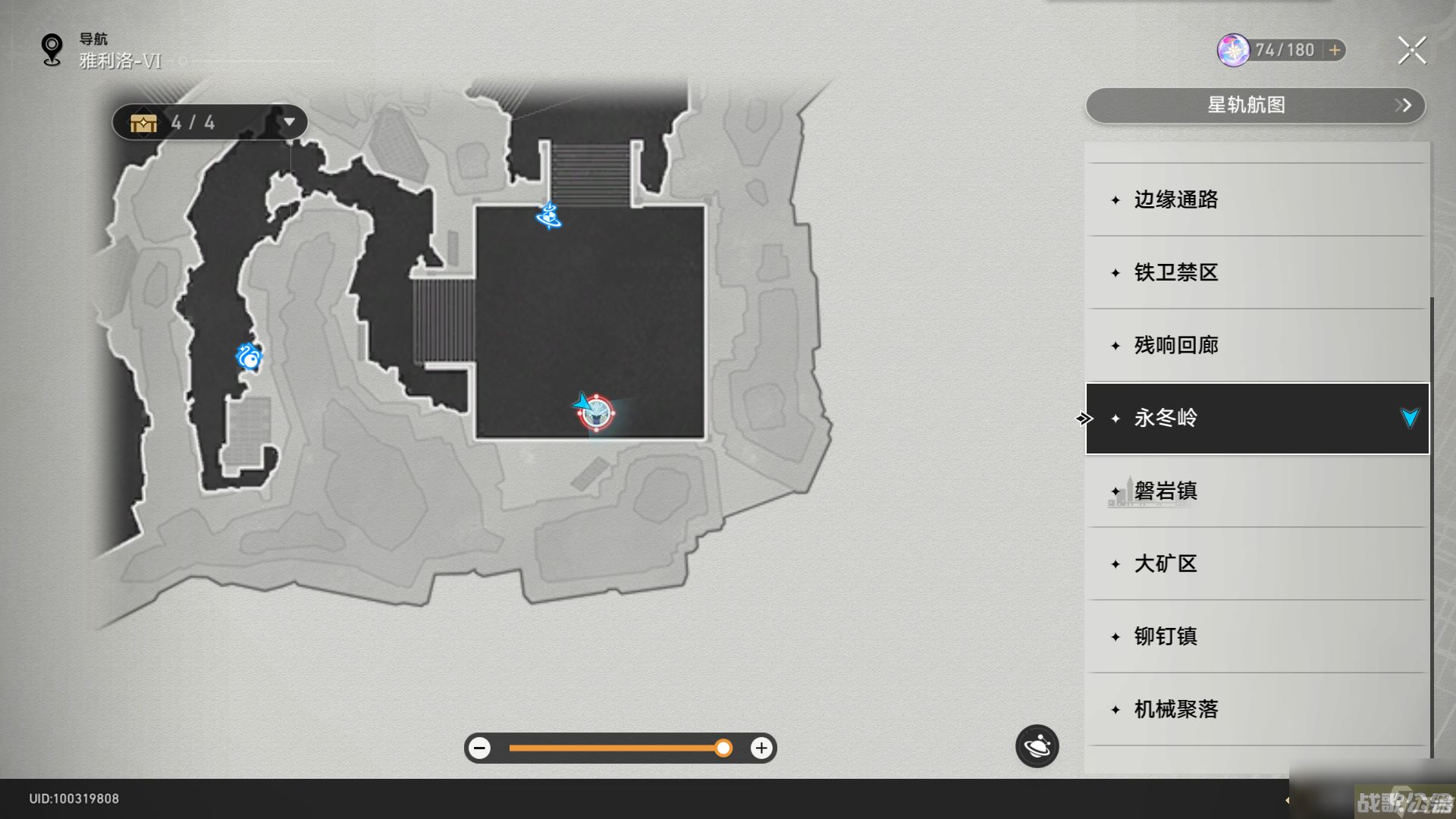Add Trailblaze Power with the plus button
This screenshot has height=819, width=1456.
(1335, 50)
